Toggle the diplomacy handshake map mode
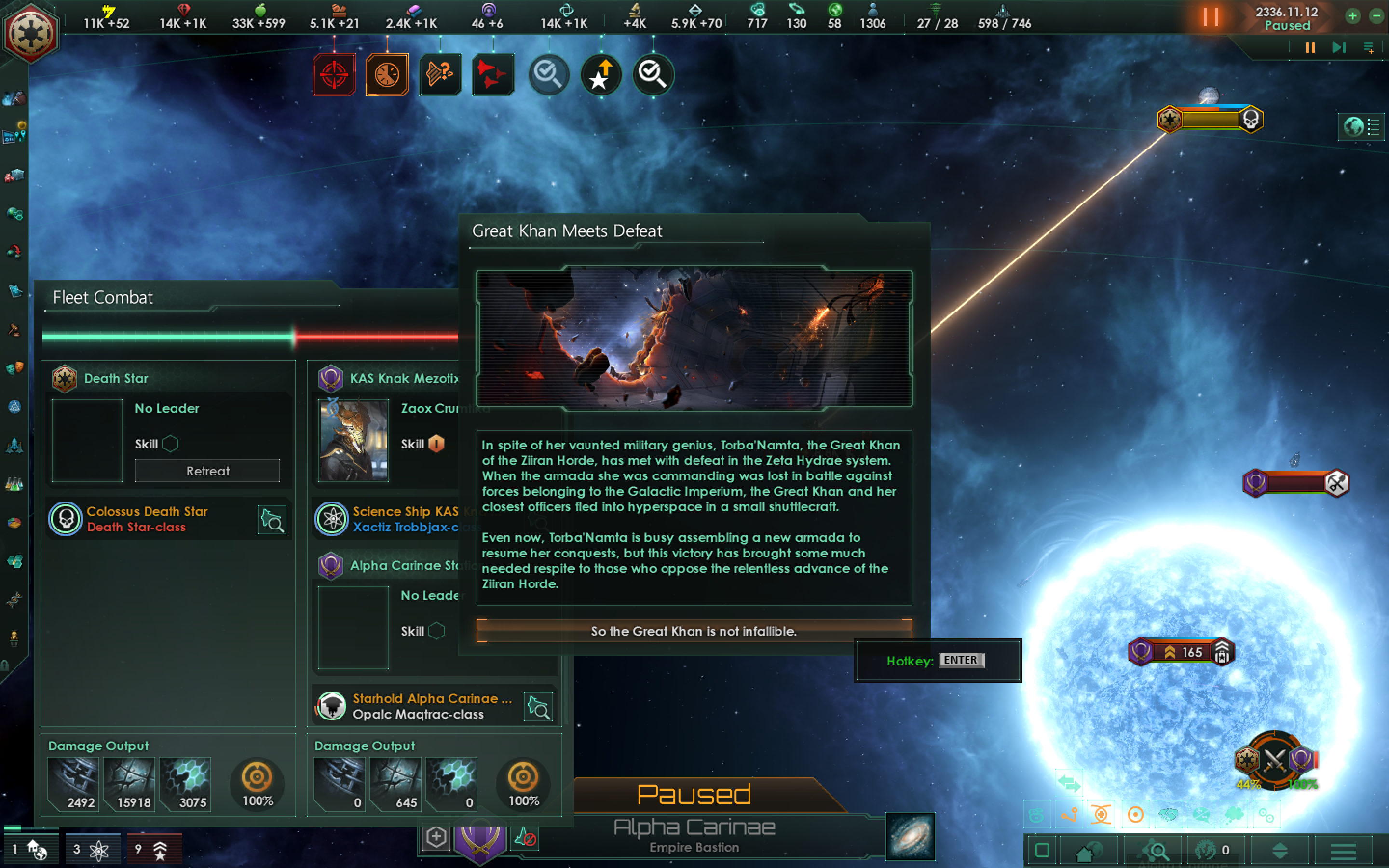The width and height of the screenshot is (1389, 868). pyautogui.click(x=1169, y=815)
